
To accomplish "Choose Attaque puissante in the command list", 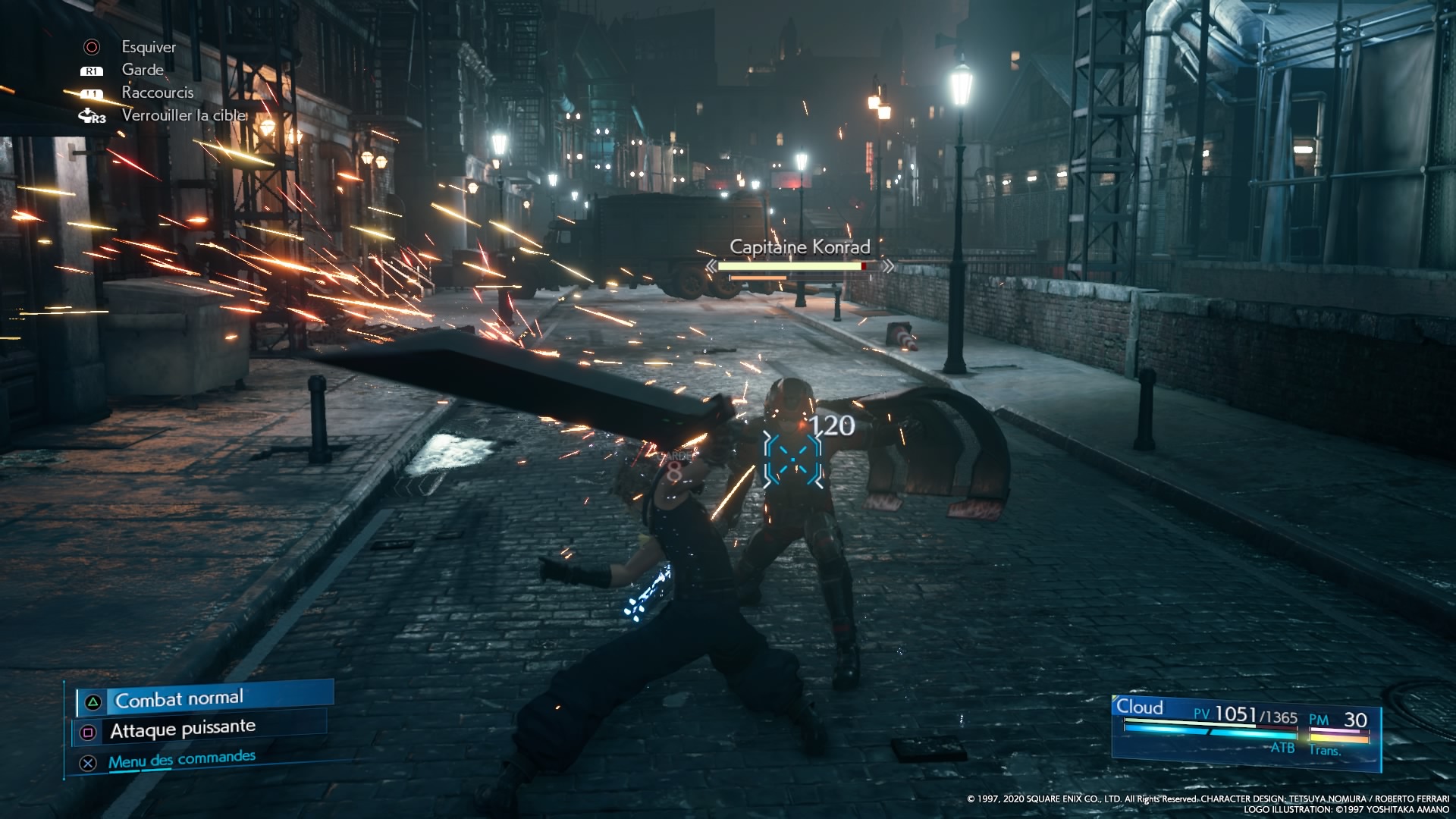I will point(183,730).
